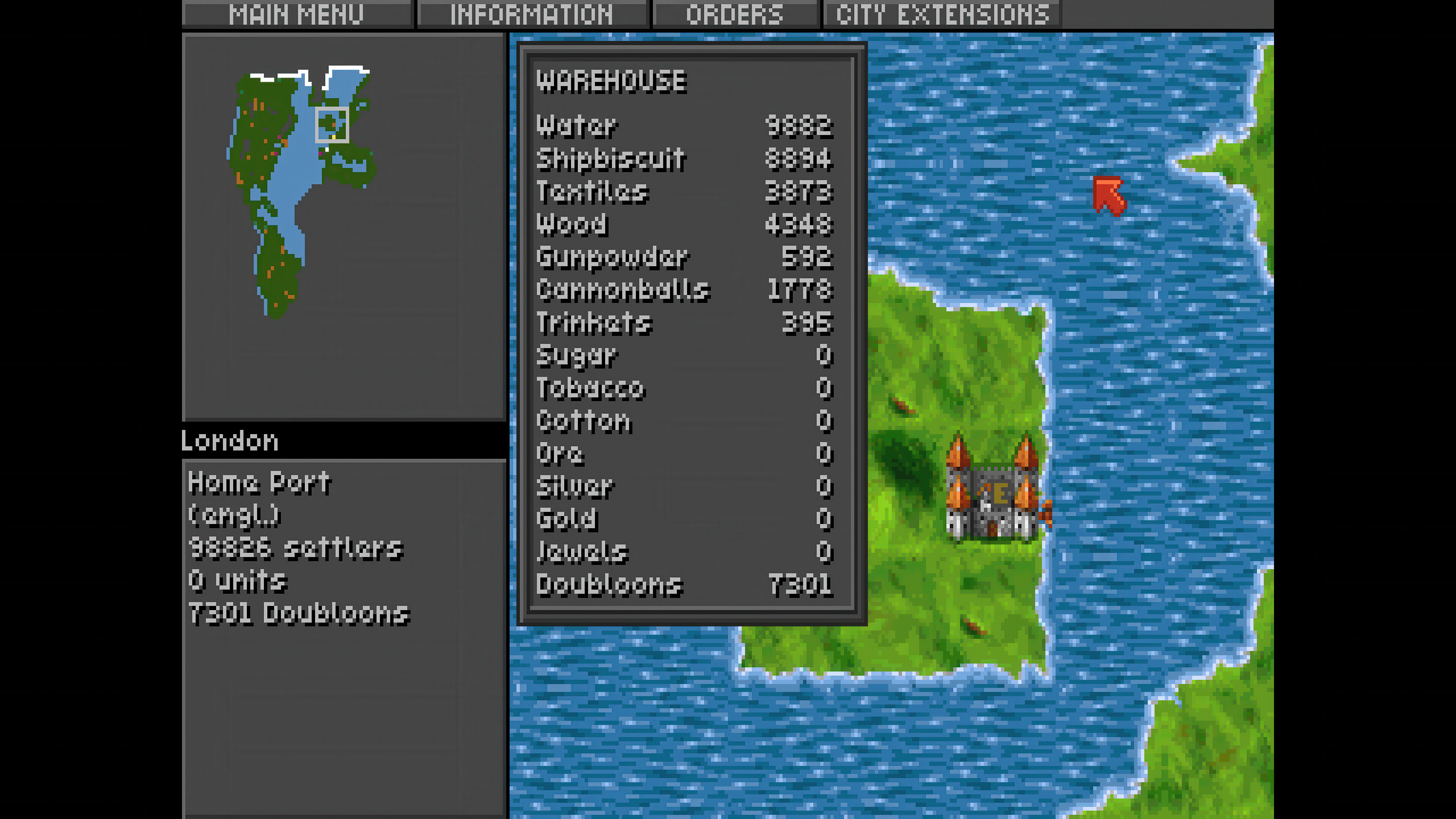Click the city dot on the minimap
The height and width of the screenshot is (819, 1456).
click(x=334, y=126)
